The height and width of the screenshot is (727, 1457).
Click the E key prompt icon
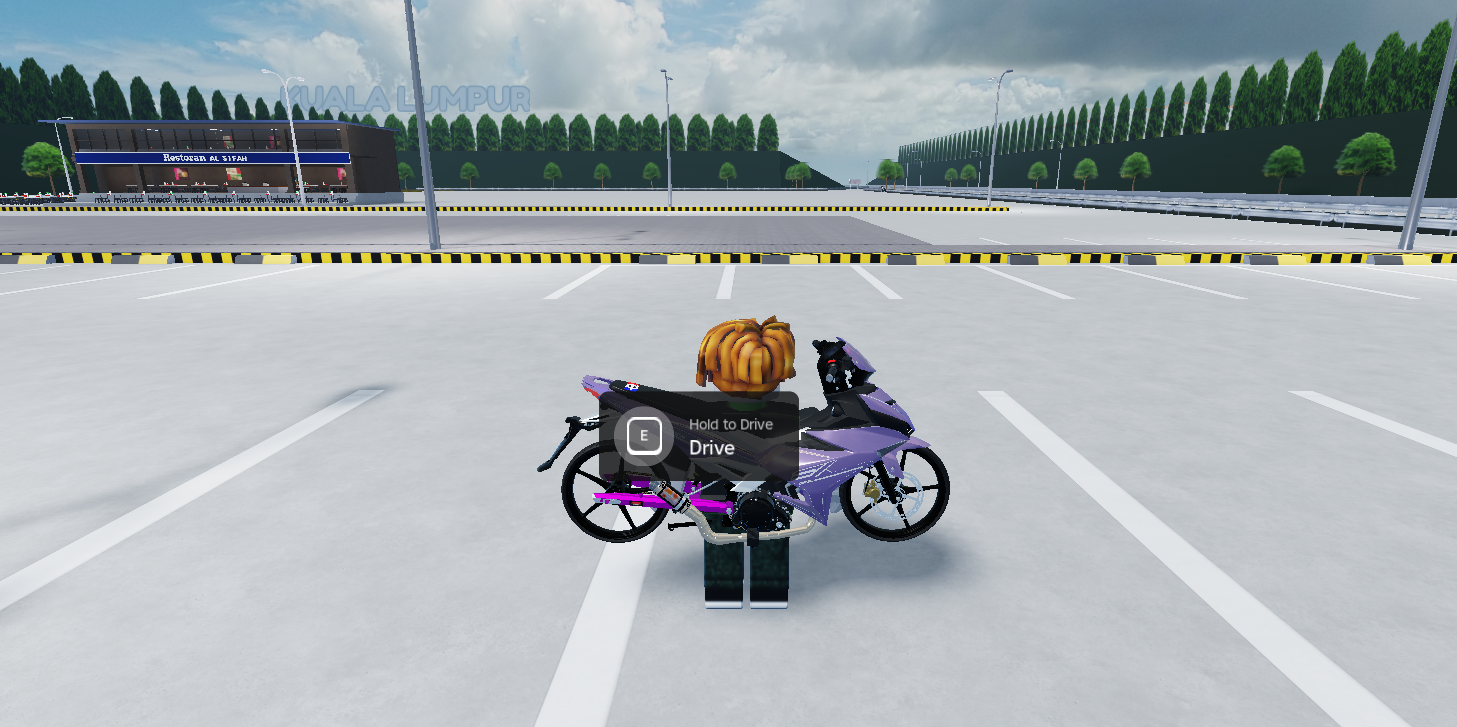[645, 435]
